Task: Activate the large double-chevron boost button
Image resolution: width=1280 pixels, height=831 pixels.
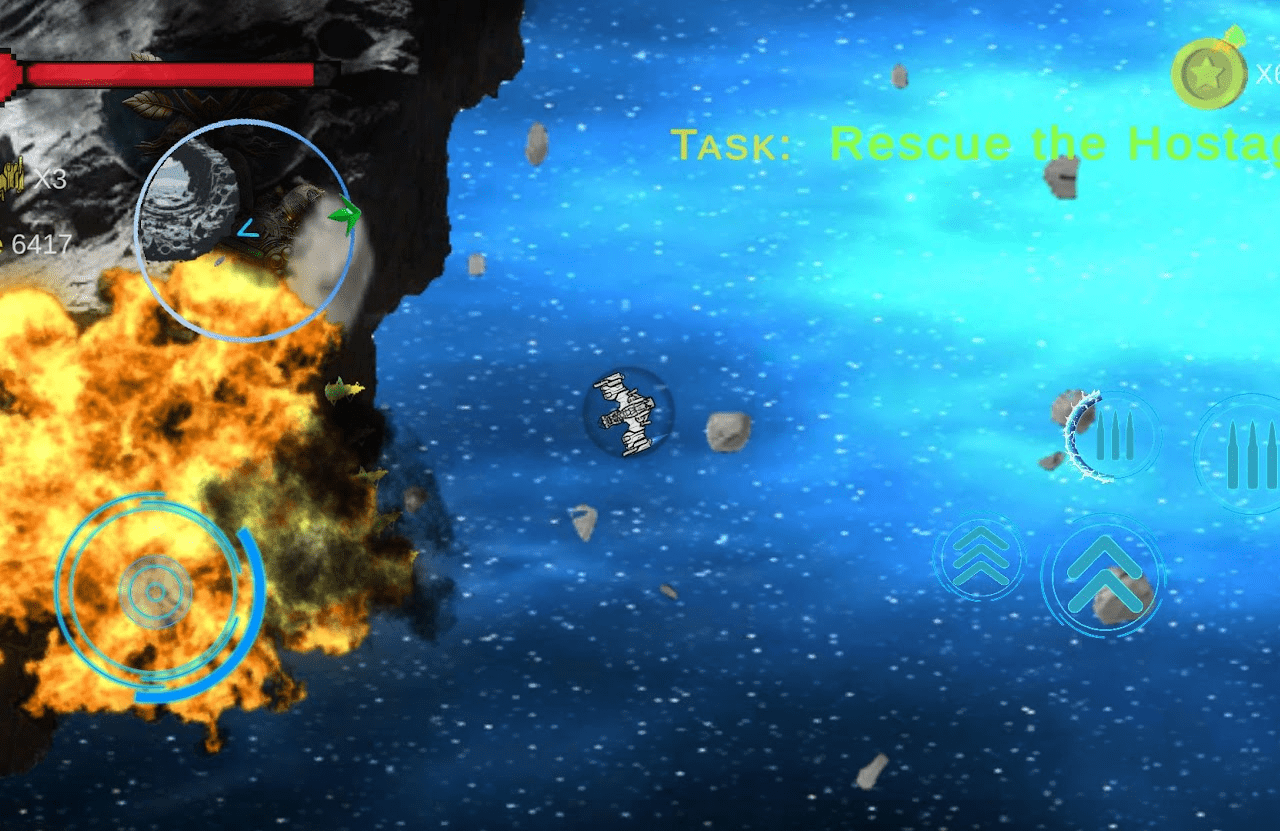Action: click(1103, 576)
